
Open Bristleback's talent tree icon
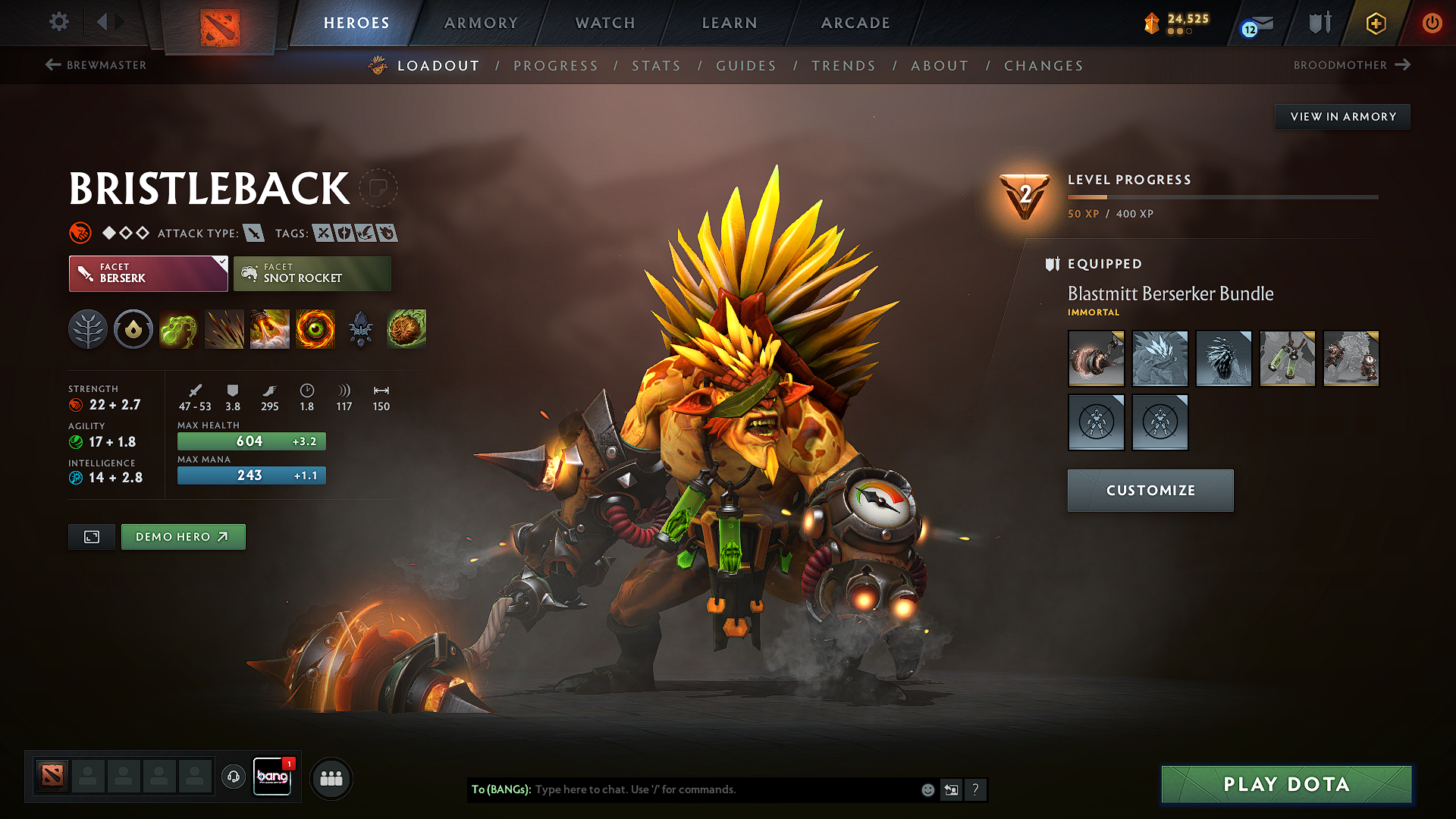[x=88, y=329]
